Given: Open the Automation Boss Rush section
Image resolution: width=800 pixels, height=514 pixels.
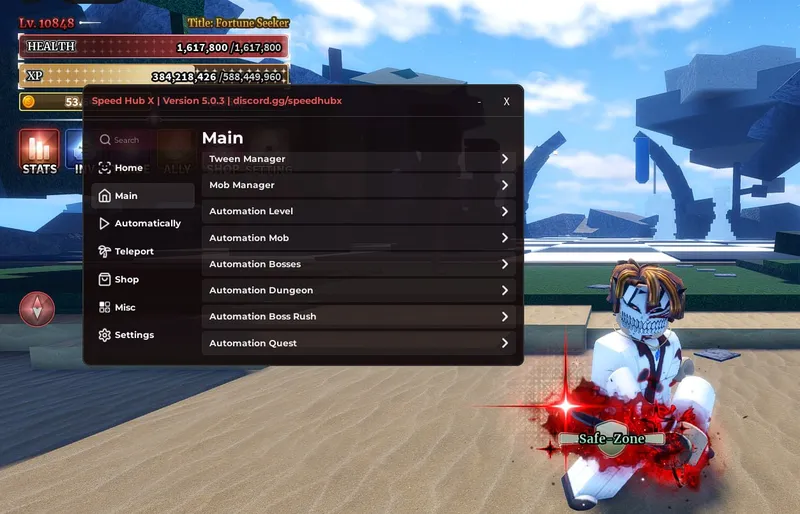Looking at the screenshot, I should (x=360, y=317).
